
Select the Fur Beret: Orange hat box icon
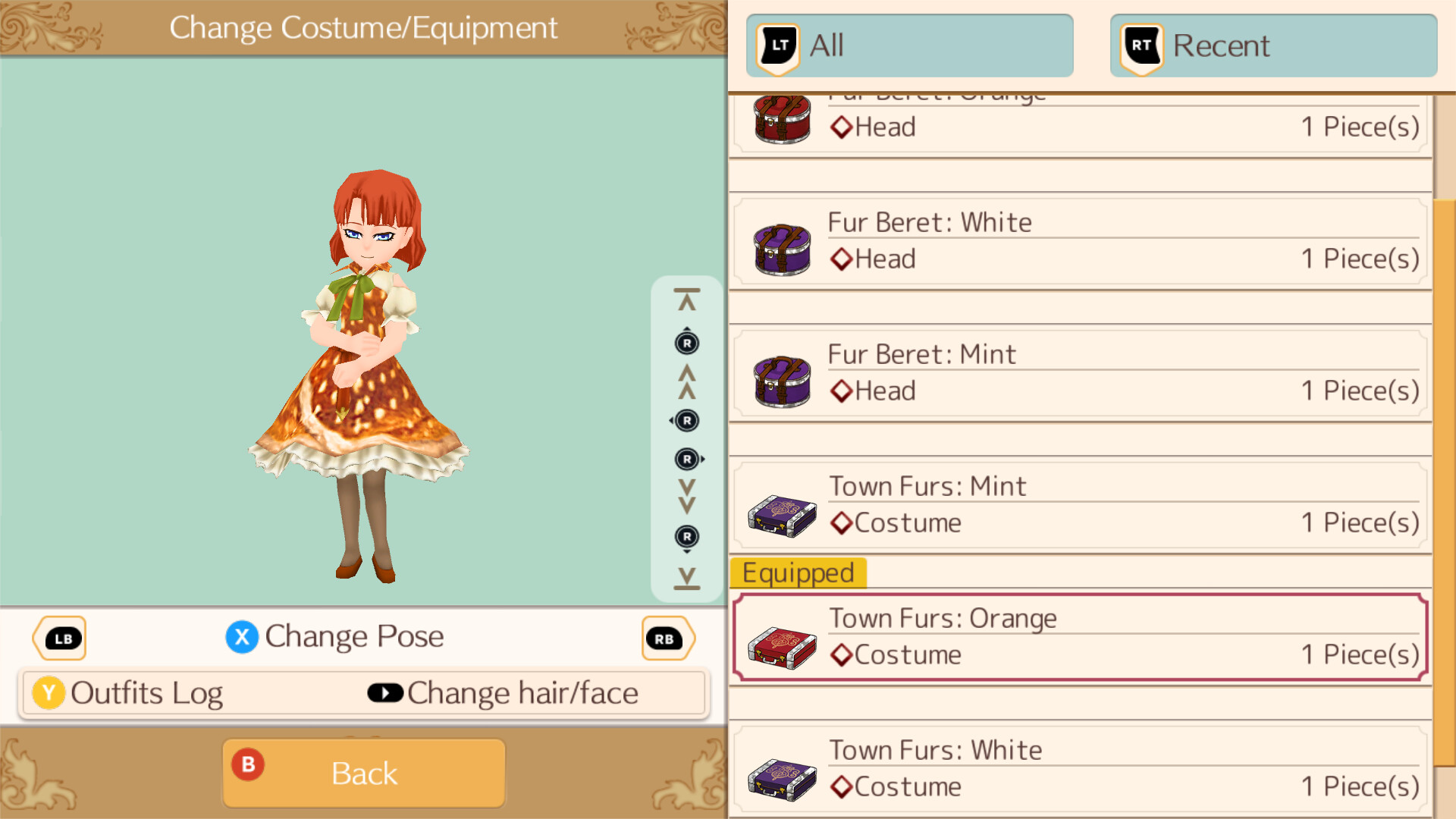coord(781,119)
